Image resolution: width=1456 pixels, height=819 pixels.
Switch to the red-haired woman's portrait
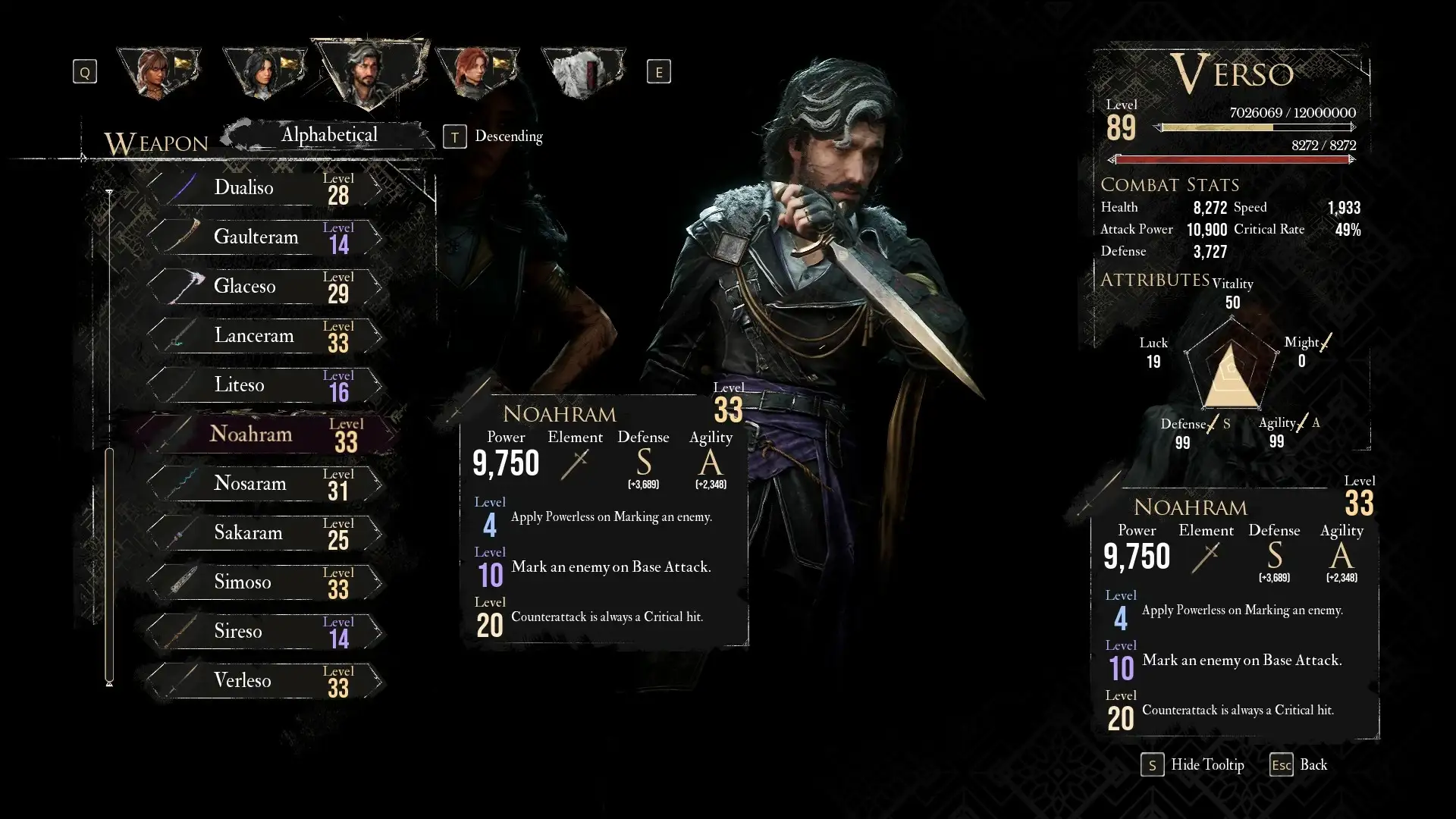point(476,73)
